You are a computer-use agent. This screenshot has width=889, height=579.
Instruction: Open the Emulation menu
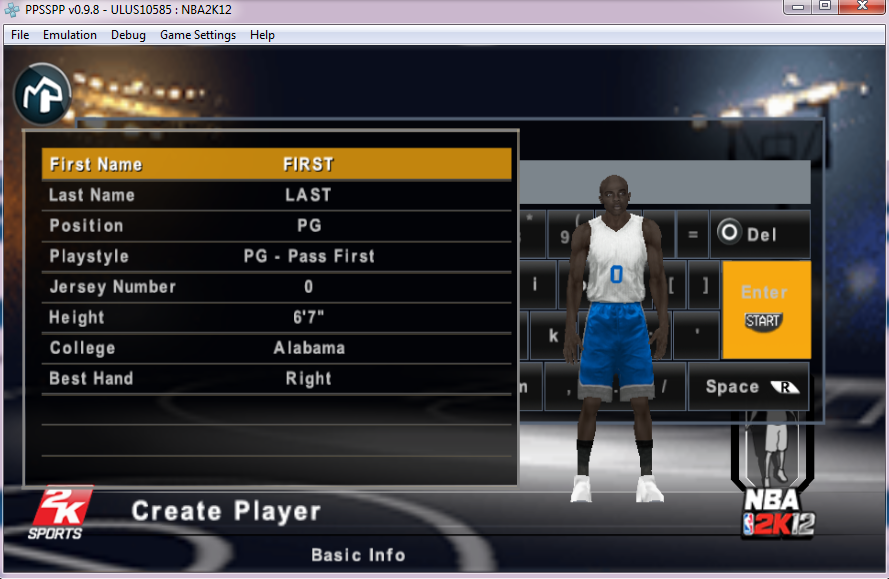pyautogui.click(x=70, y=35)
